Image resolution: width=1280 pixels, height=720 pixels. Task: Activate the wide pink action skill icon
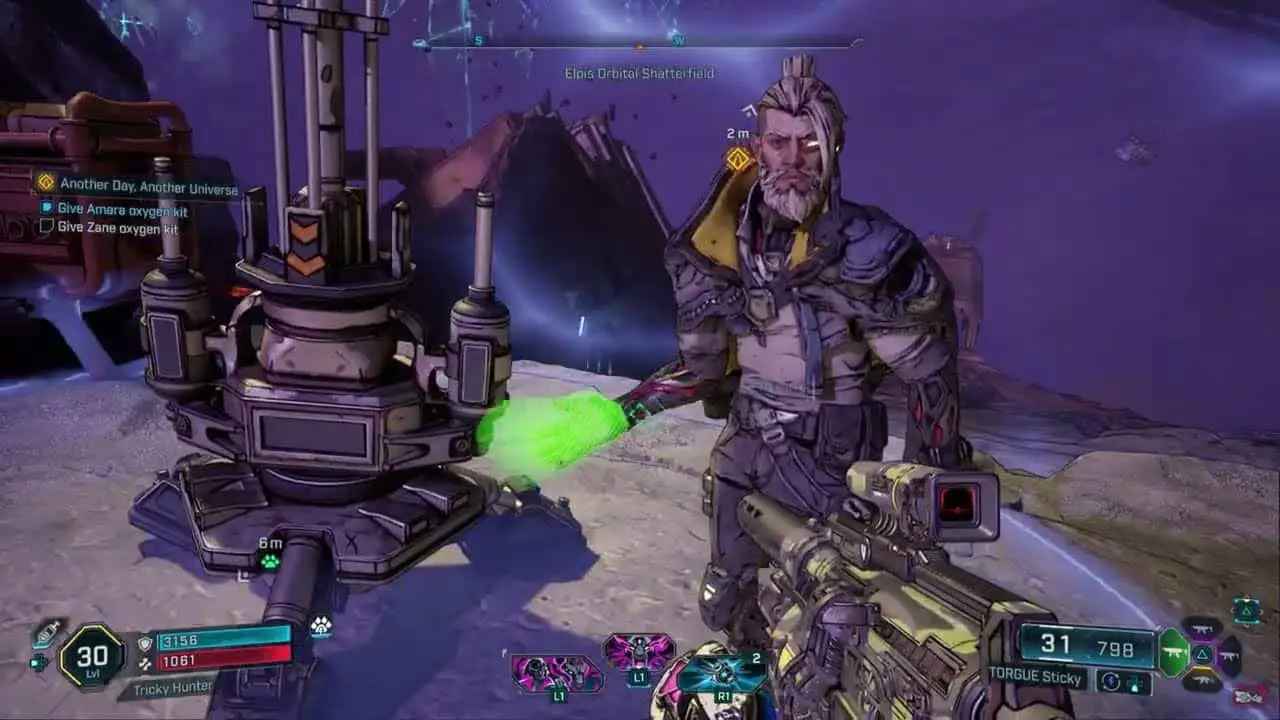click(x=557, y=673)
